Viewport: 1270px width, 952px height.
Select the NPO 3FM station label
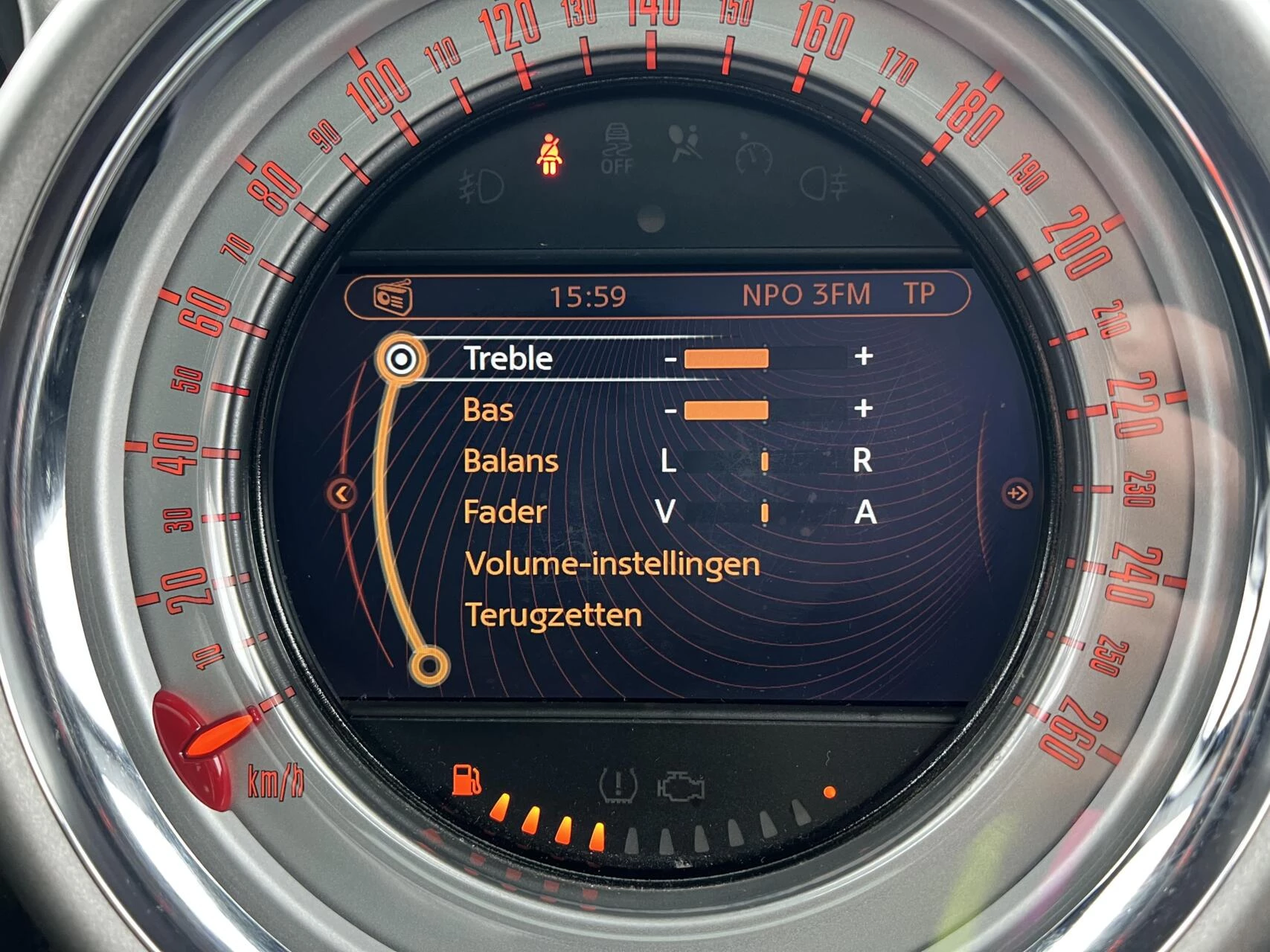(807, 295)
